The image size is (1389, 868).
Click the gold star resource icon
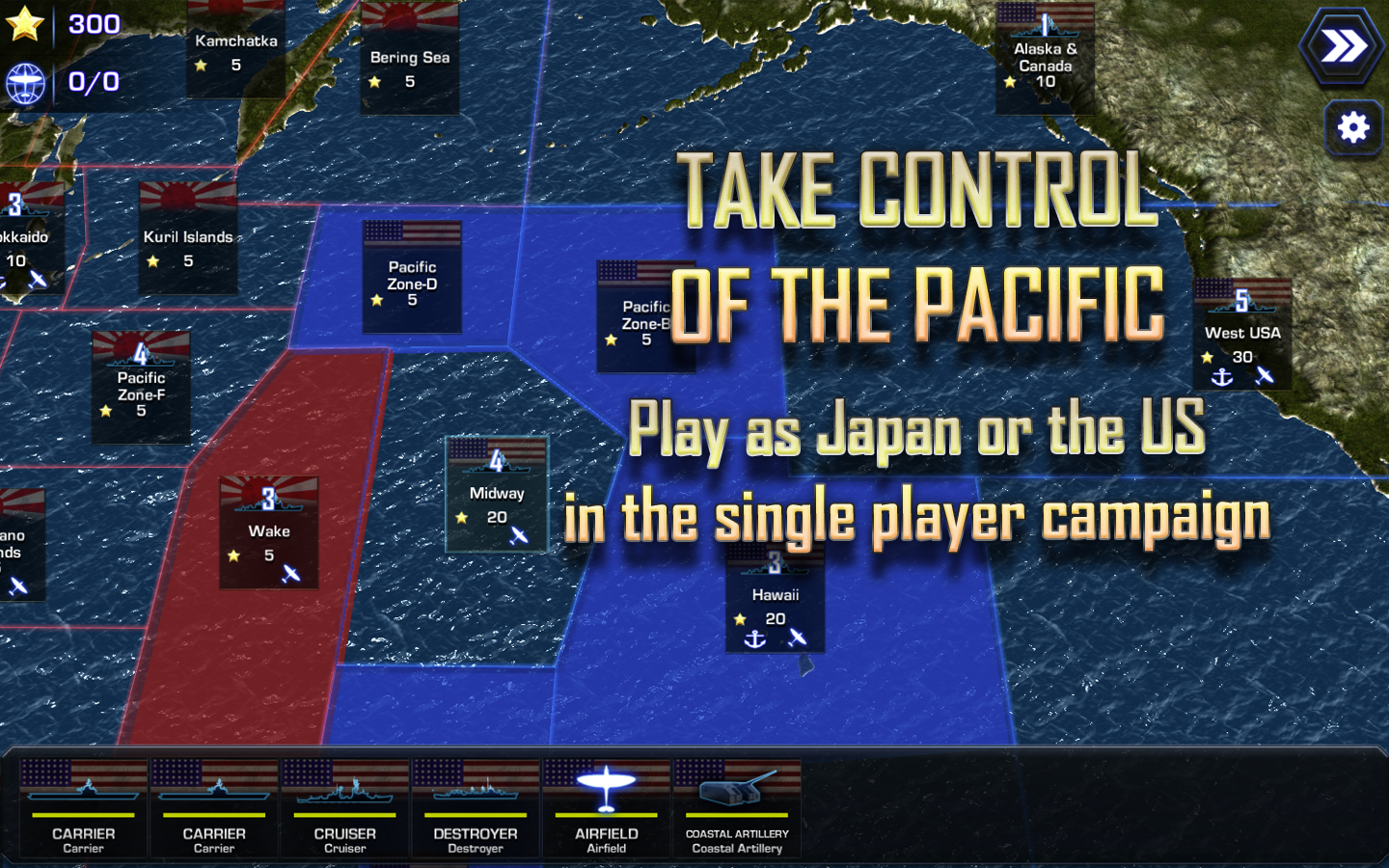(26, 23)
